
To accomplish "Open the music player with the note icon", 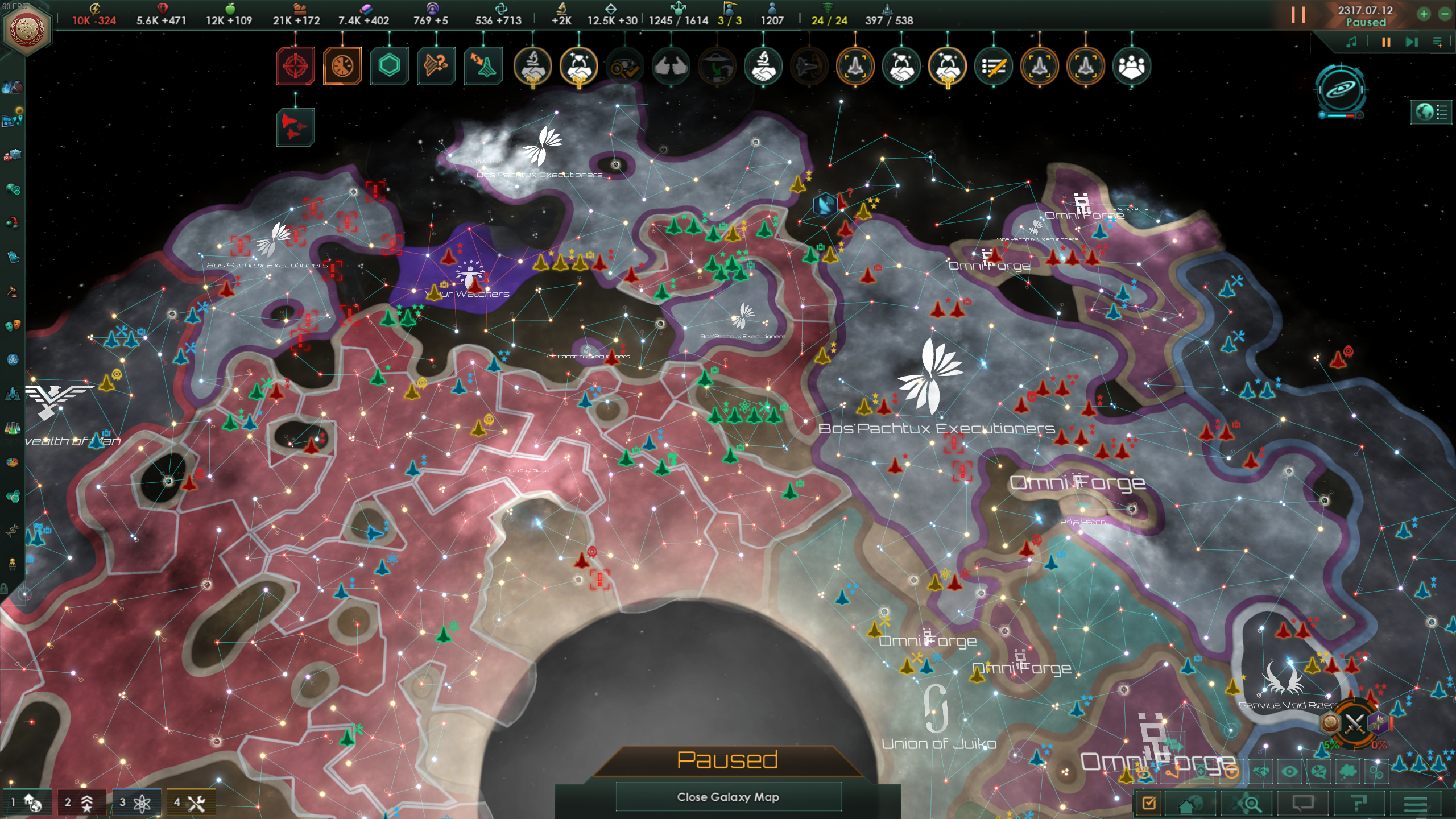I will click(x=1351, y=41).
